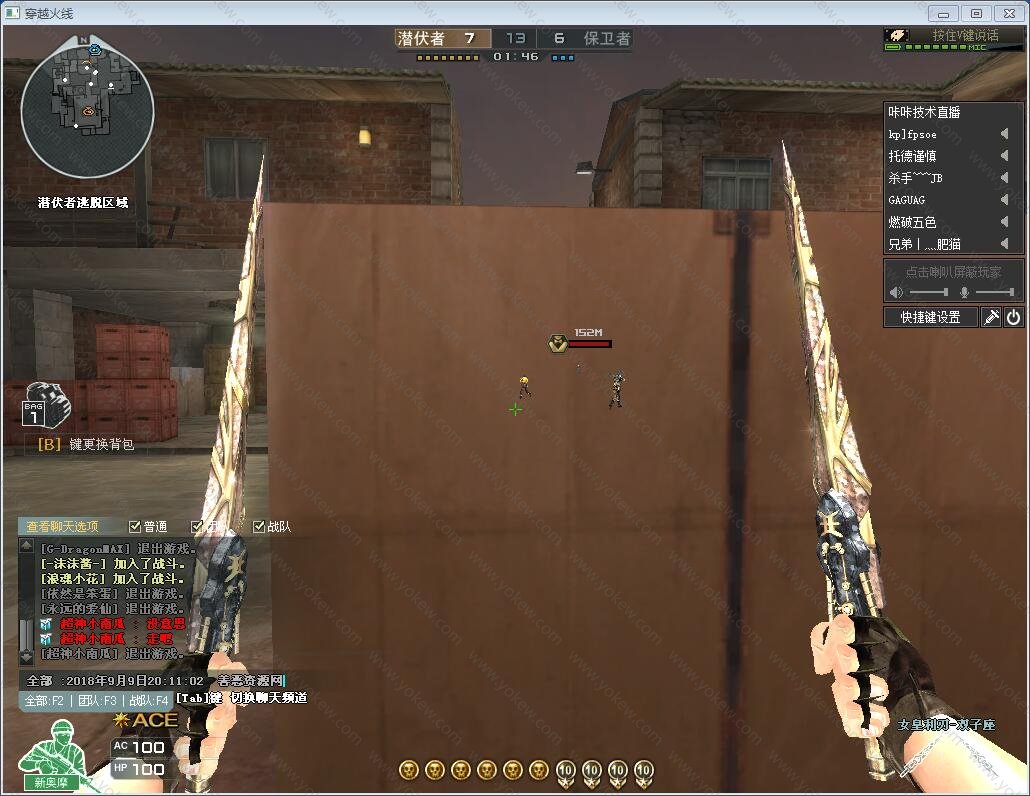Click the power icon in voice panel
Screen dimensions: 1030x796
1014,317
